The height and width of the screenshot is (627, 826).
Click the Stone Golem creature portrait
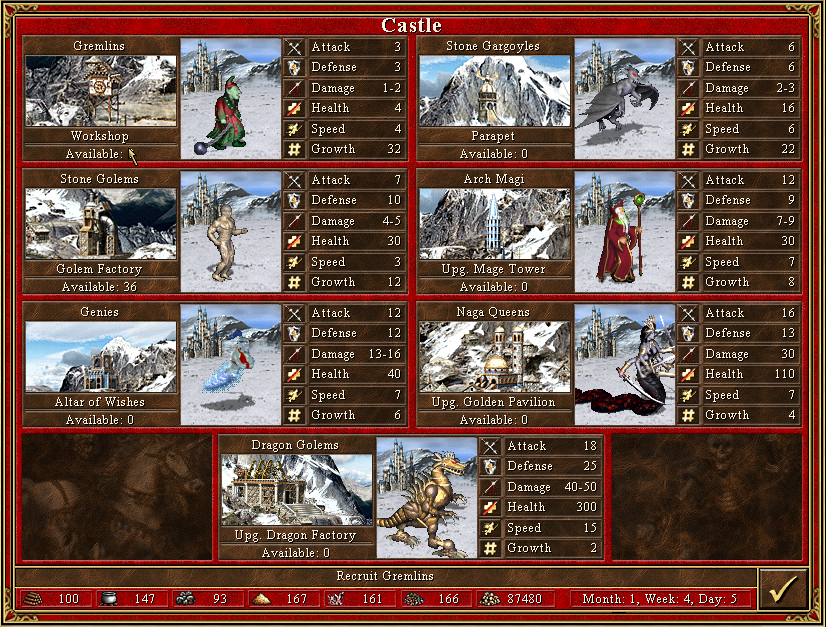click(230, 231)
